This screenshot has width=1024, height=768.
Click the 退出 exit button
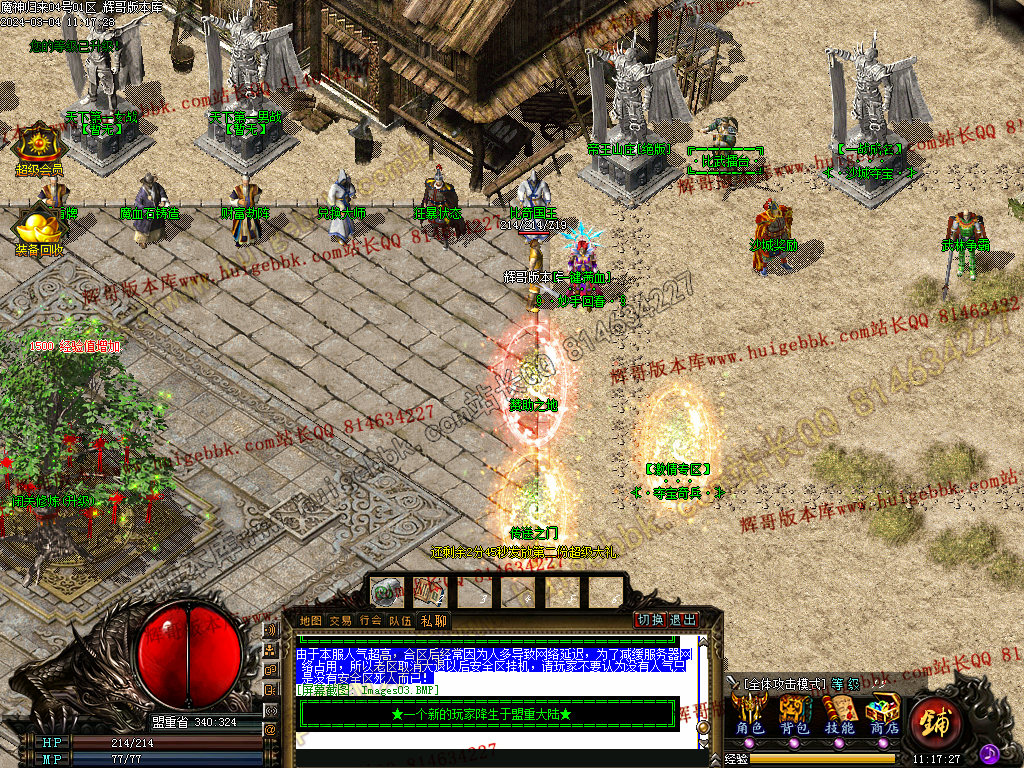click(x=684, y=620)
